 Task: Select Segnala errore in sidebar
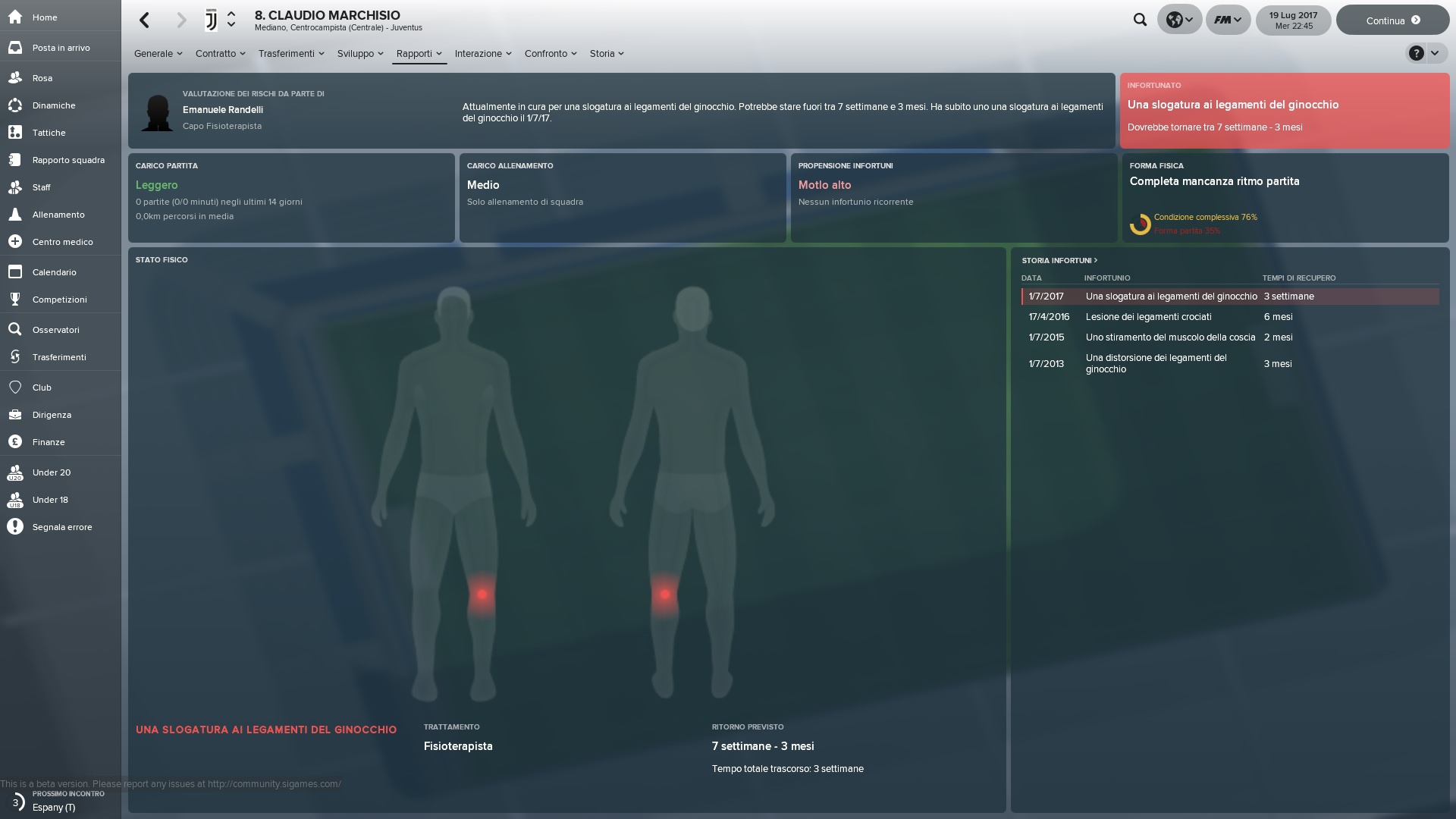click(62, 527)
